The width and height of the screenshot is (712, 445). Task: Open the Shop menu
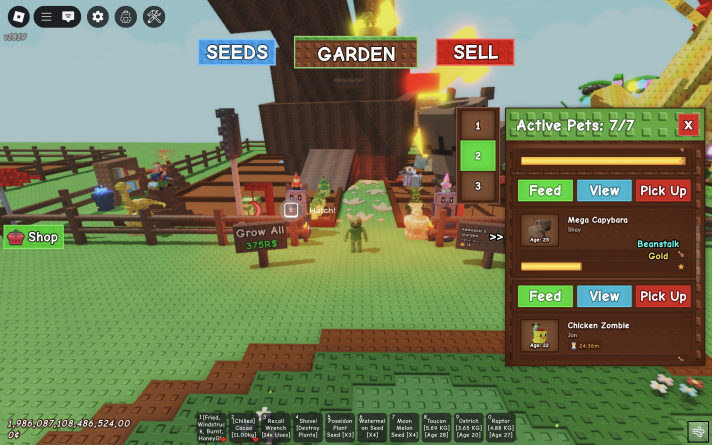click(x=34, y=237)
